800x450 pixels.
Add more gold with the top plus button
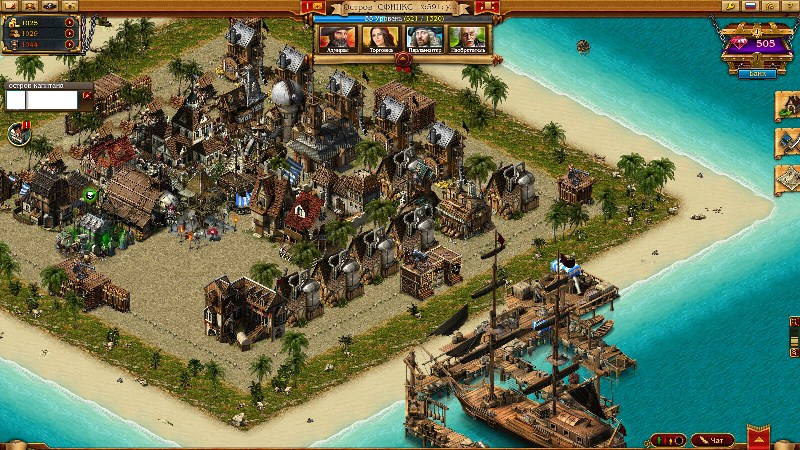click(x=69, y=21)
